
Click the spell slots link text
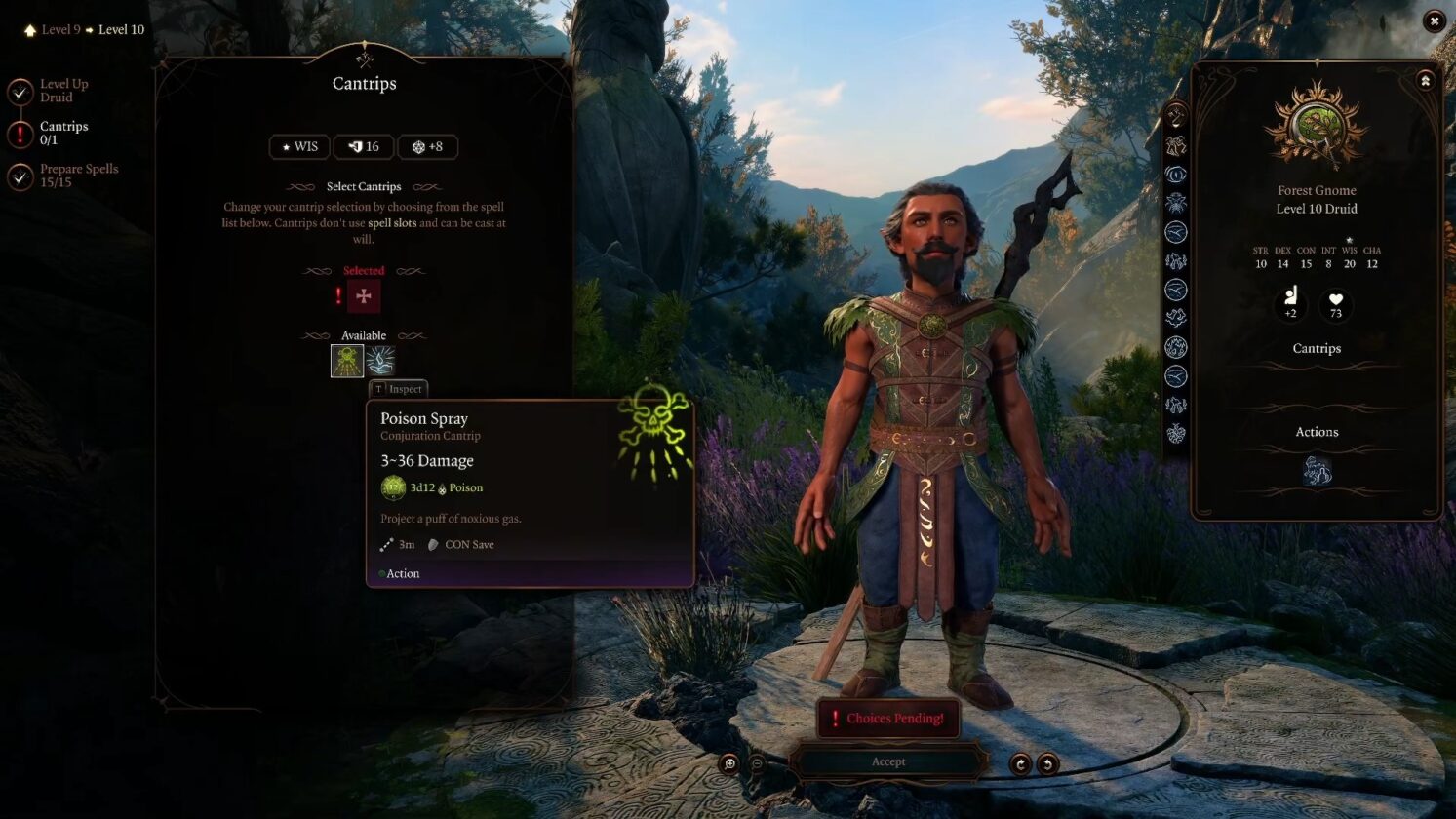click(392, 223)
